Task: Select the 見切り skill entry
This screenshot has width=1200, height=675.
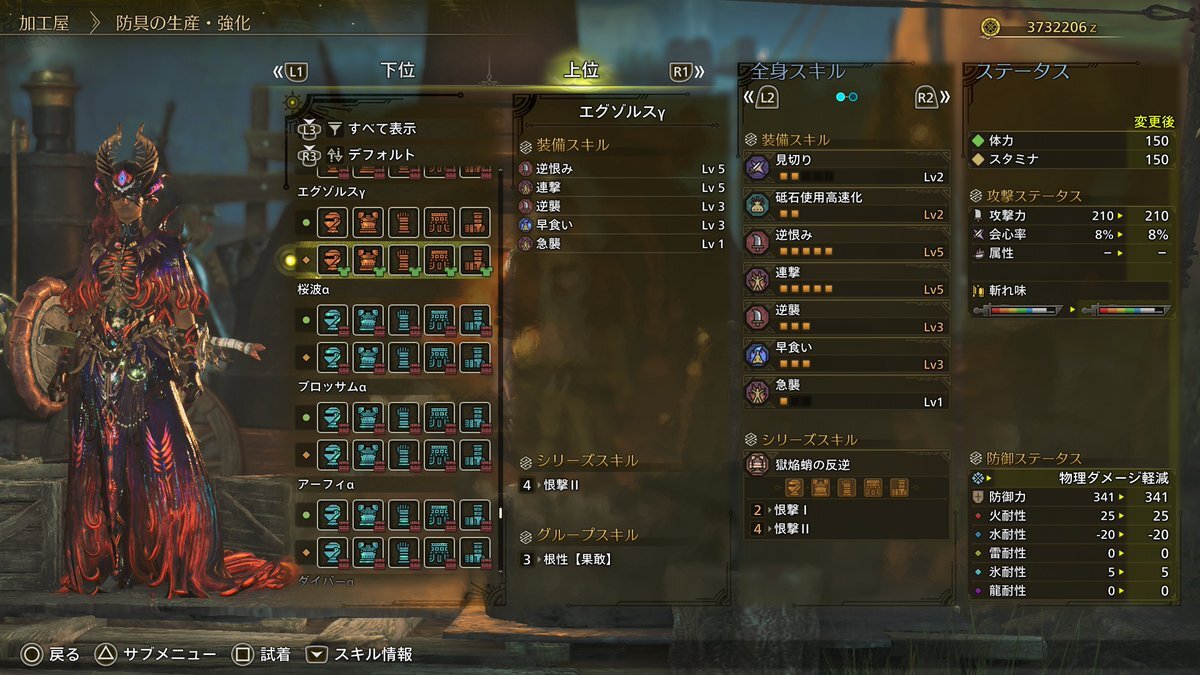Action: (846, 168)
